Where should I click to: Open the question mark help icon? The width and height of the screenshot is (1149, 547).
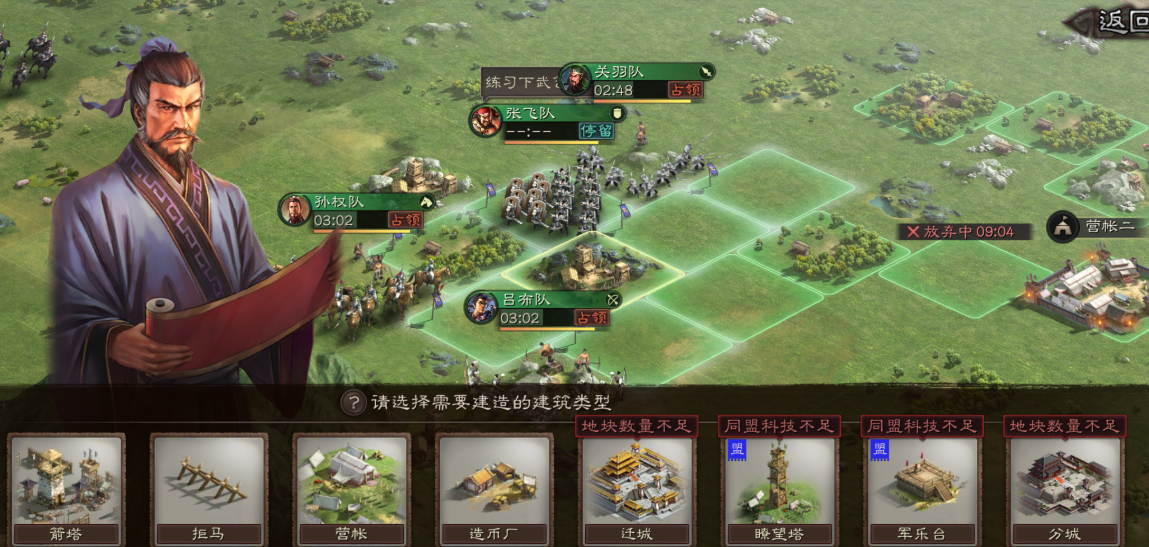tap(352, 402)
